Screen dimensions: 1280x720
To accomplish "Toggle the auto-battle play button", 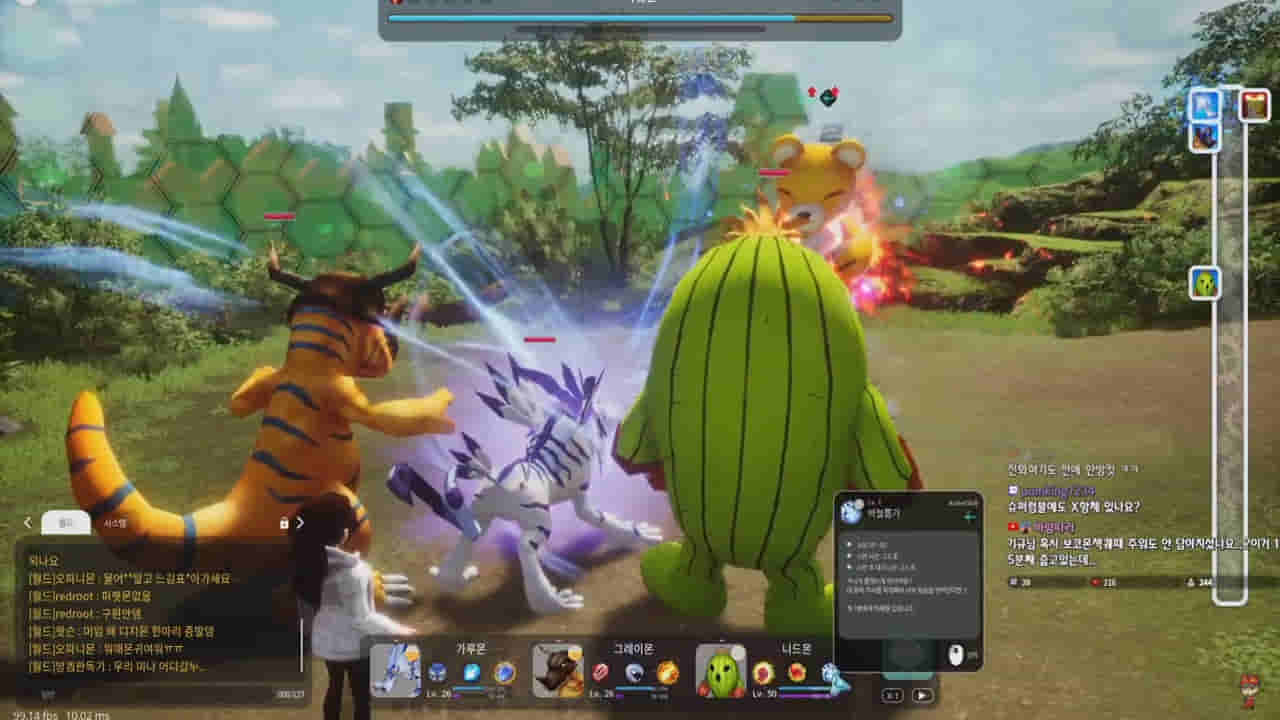I will tap(924, 696).
